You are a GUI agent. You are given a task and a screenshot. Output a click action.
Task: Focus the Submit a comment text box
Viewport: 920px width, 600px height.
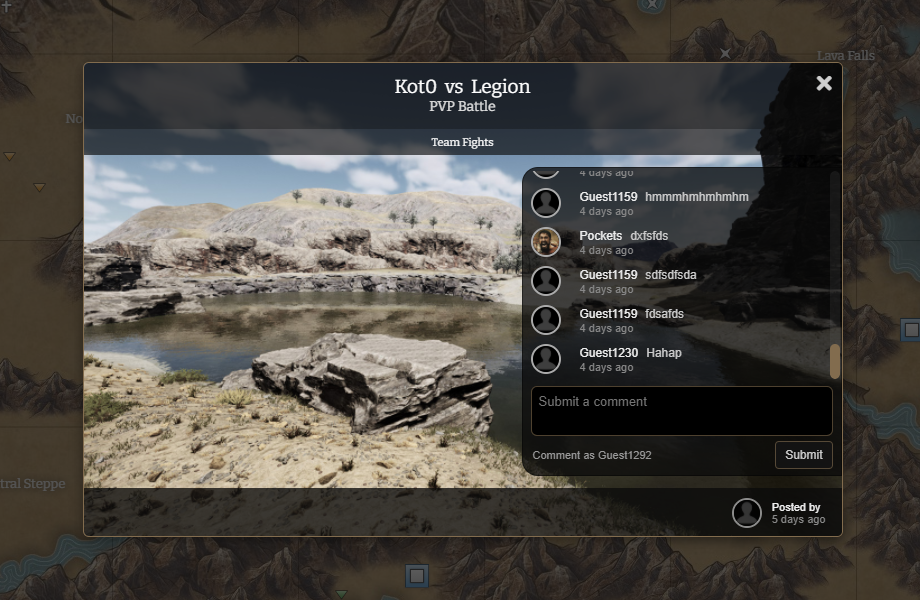point(681,411)
